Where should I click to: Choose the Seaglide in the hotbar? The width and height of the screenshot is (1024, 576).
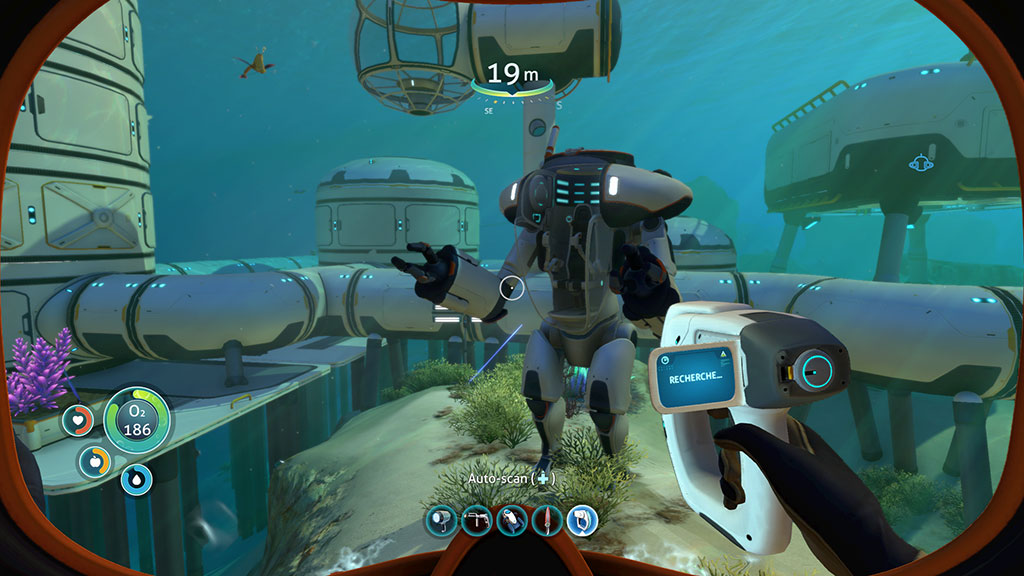[511, 519]
